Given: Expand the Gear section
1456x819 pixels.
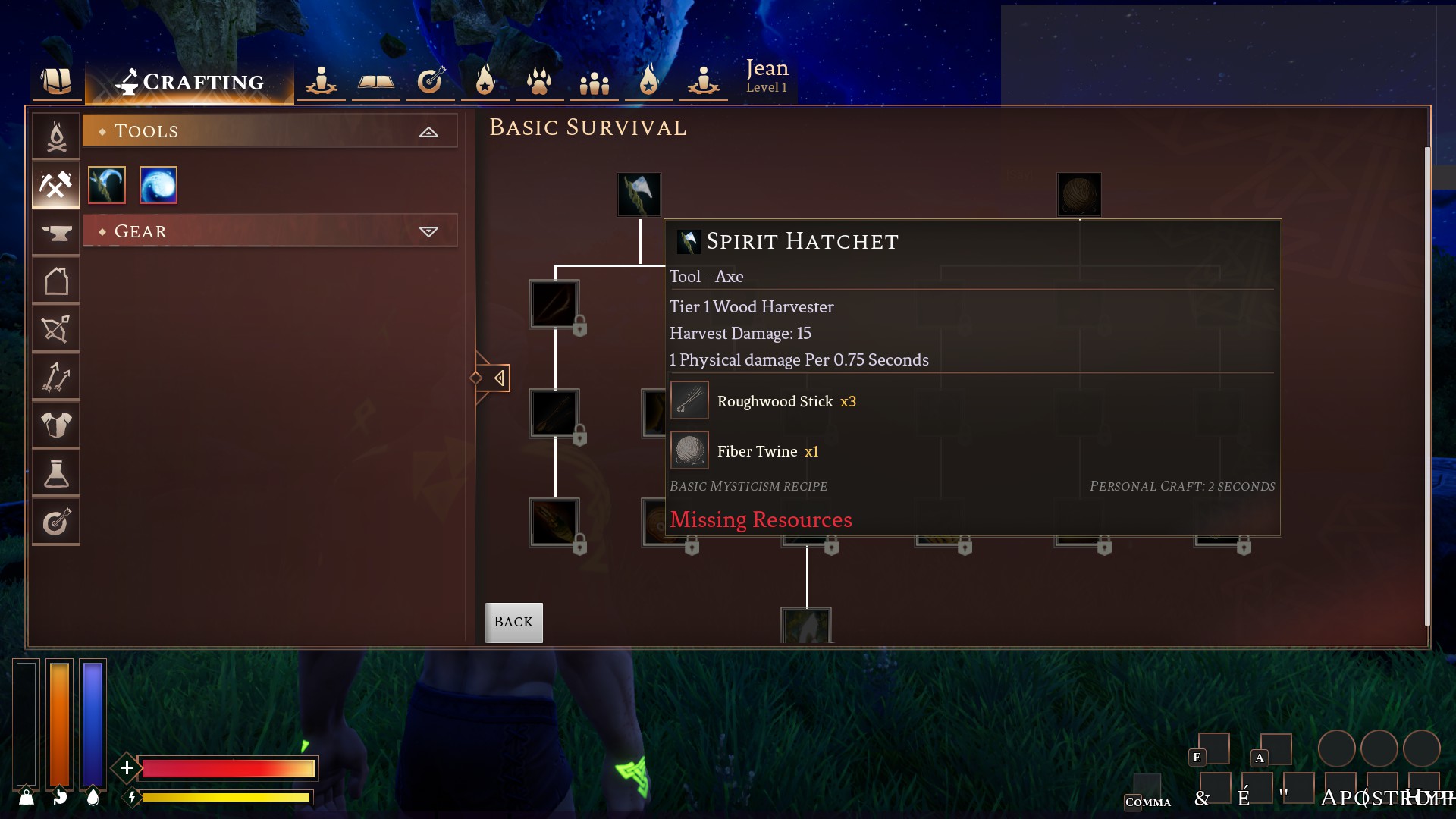Looking at the screenshot, I should pyautogui.click(x=430, y=231).
